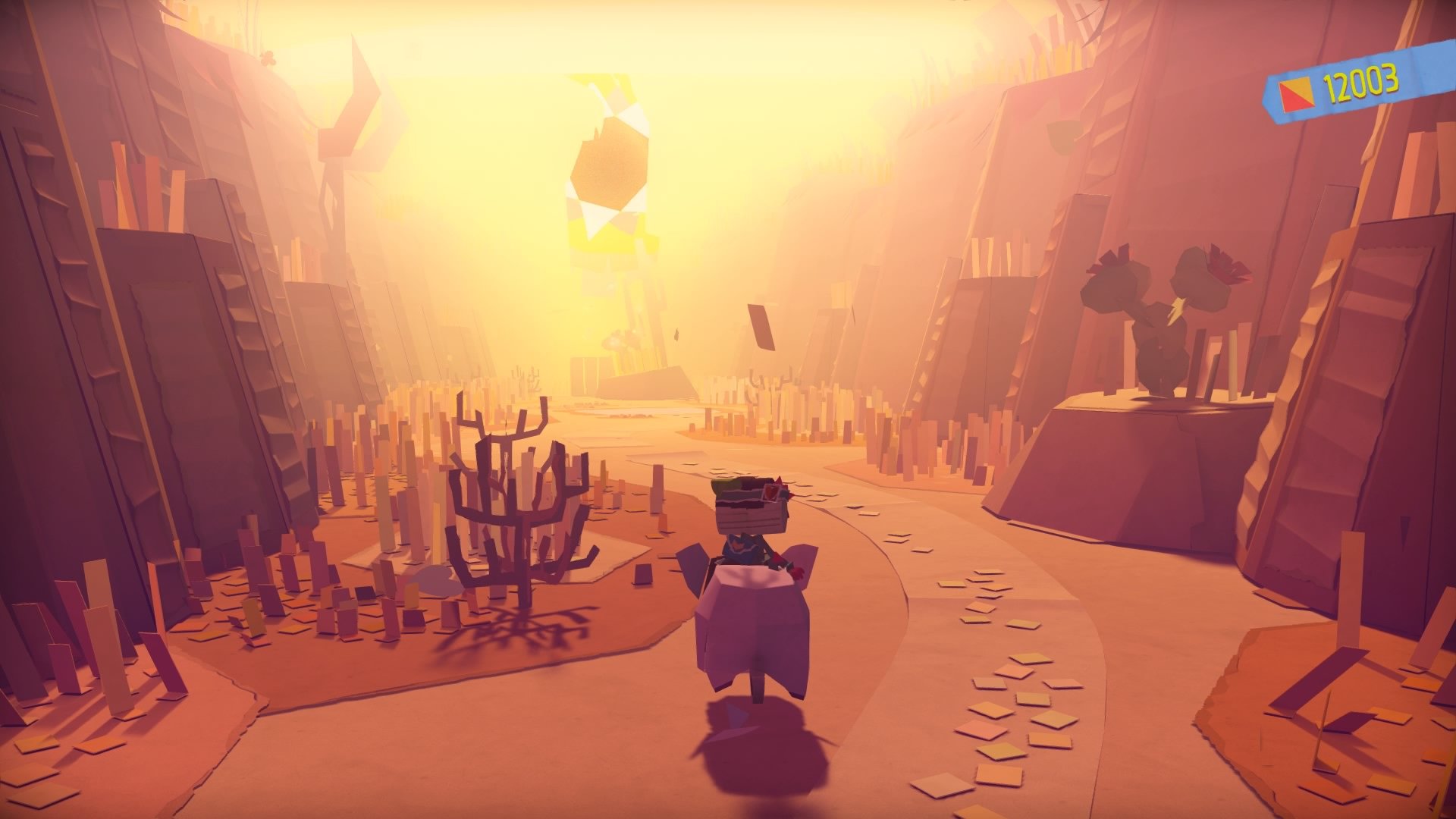The height and width of the screenshot is (819, 1456).
Task: Select the floating paper sheet in midair
Action: point(762,326)
